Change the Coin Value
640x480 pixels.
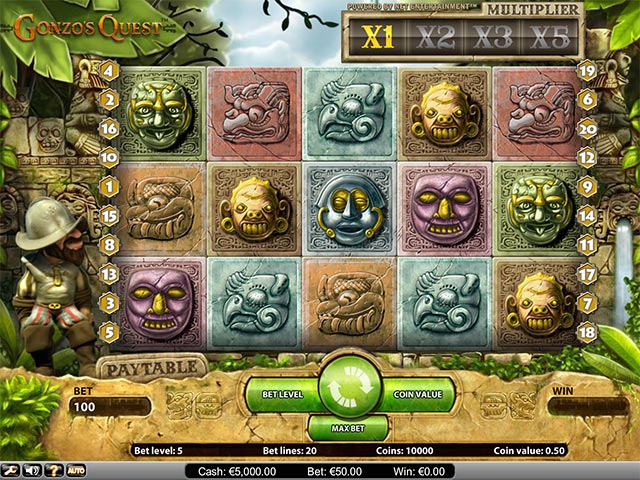click(x=415, y=395)
